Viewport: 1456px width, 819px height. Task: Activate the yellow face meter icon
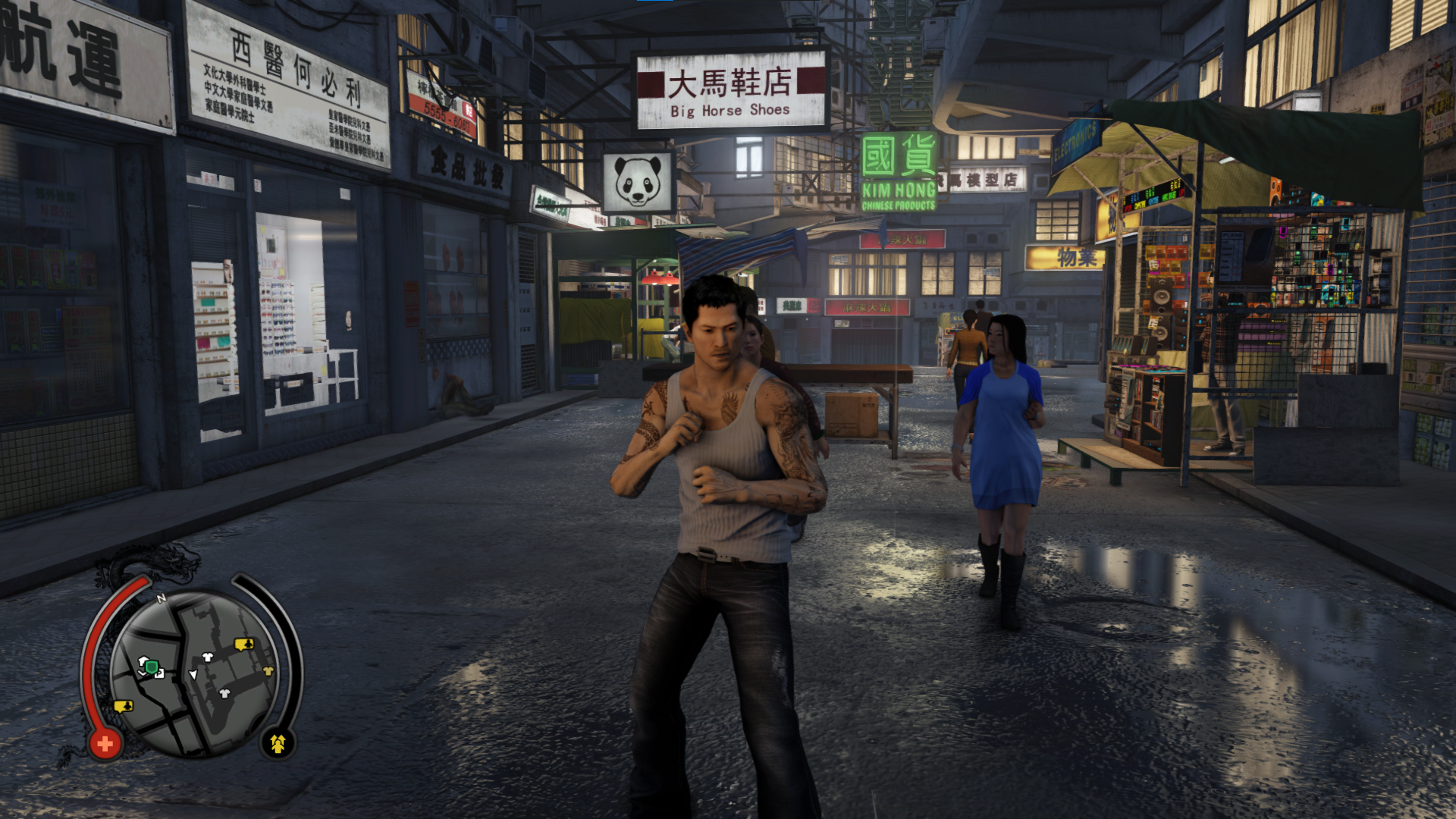click(x=278, y=744)
